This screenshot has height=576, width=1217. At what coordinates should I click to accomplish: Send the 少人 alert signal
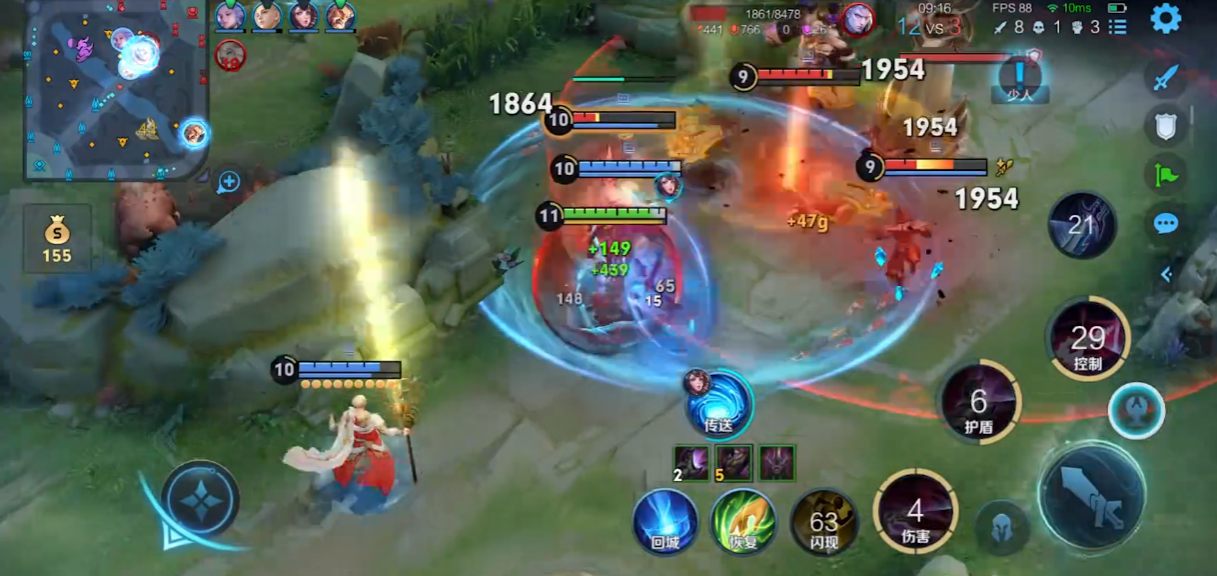1019,78
